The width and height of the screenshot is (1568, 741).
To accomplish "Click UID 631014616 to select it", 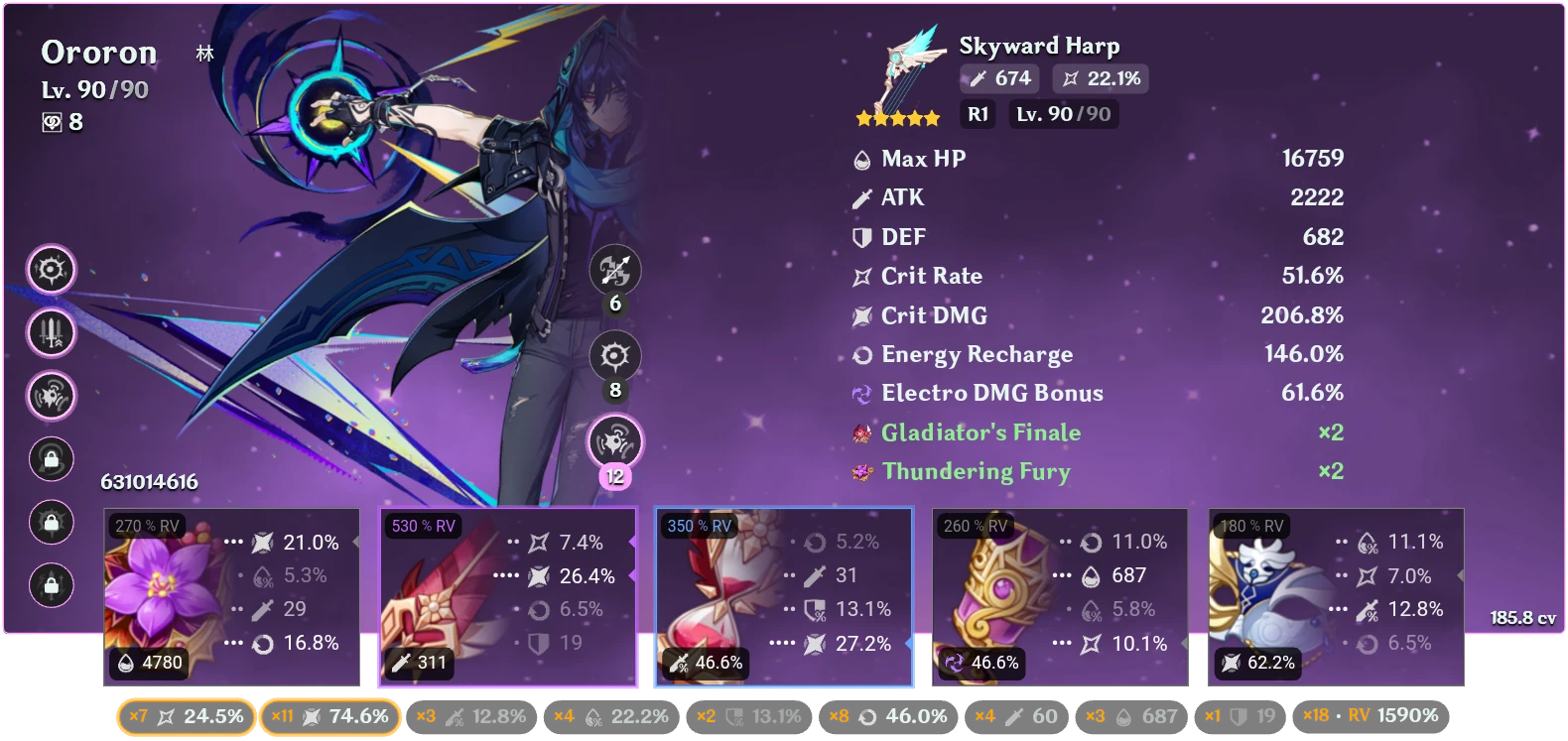I will tap(147, 482).
